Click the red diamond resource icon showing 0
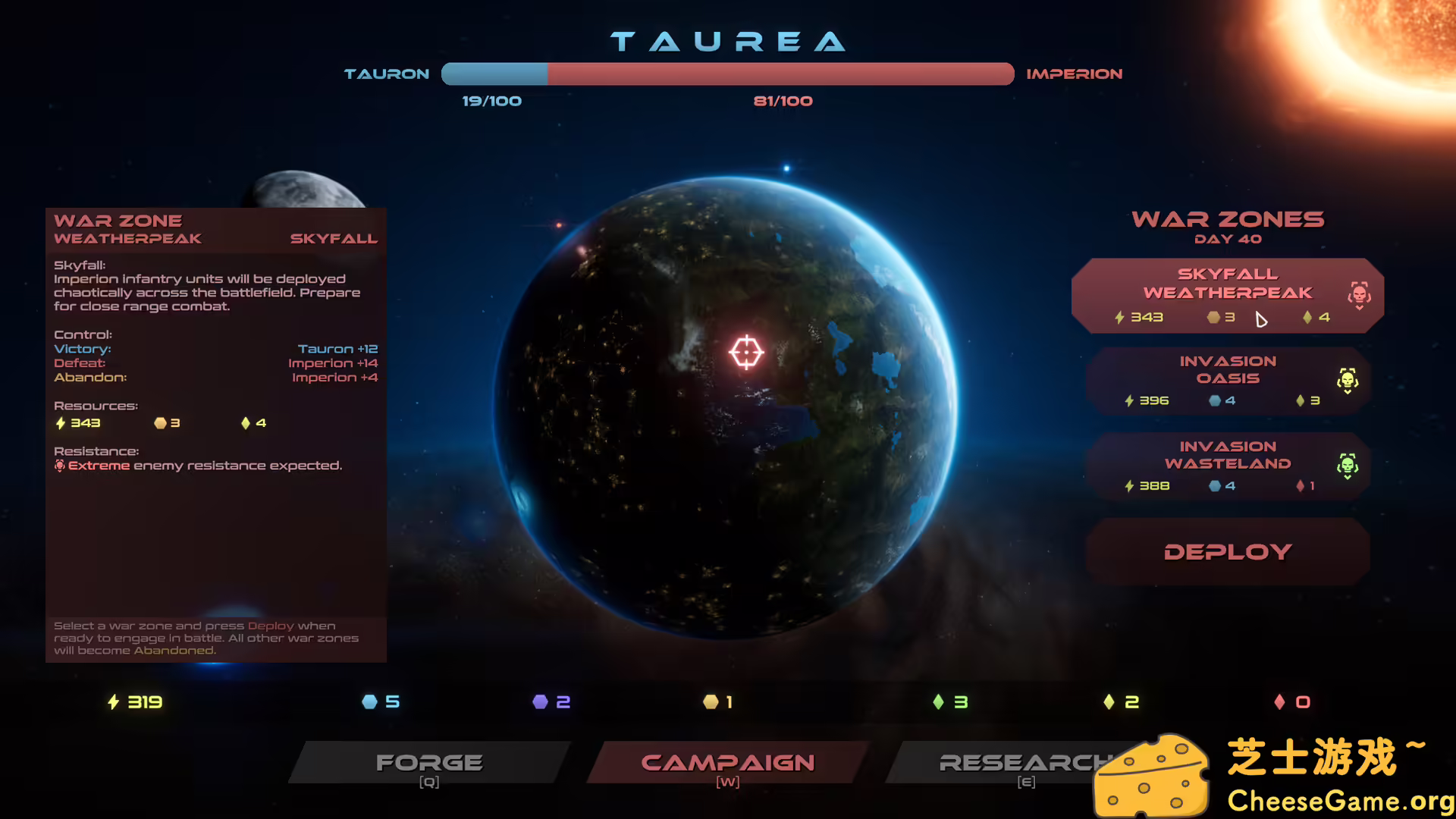The height and width of the screenshot is (819, 1456). (1279, 702)
